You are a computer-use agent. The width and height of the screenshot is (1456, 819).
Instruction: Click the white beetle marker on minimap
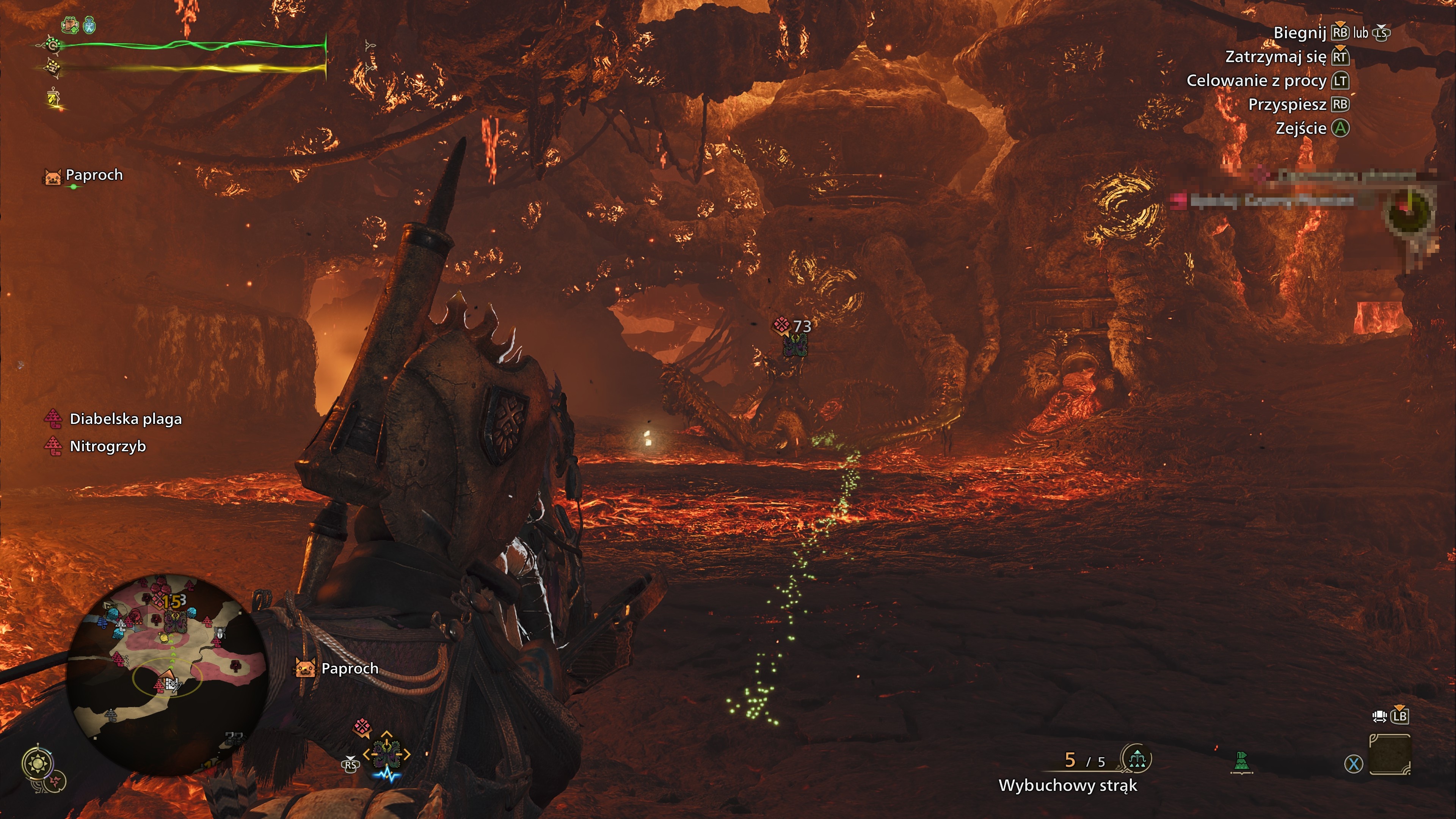pos(220,634)
